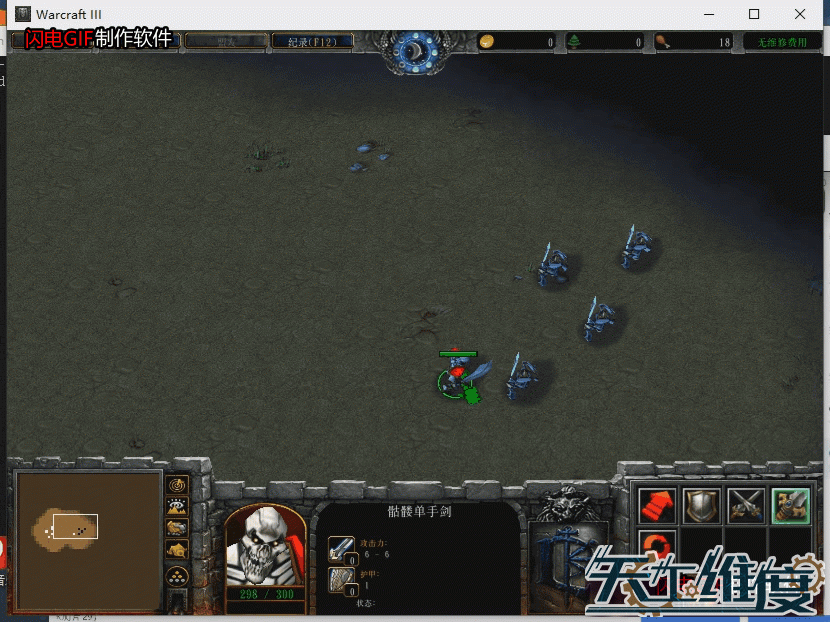Activate the red arrow Move command
This screenshot has width=830, height=622.
coord(657,505)
